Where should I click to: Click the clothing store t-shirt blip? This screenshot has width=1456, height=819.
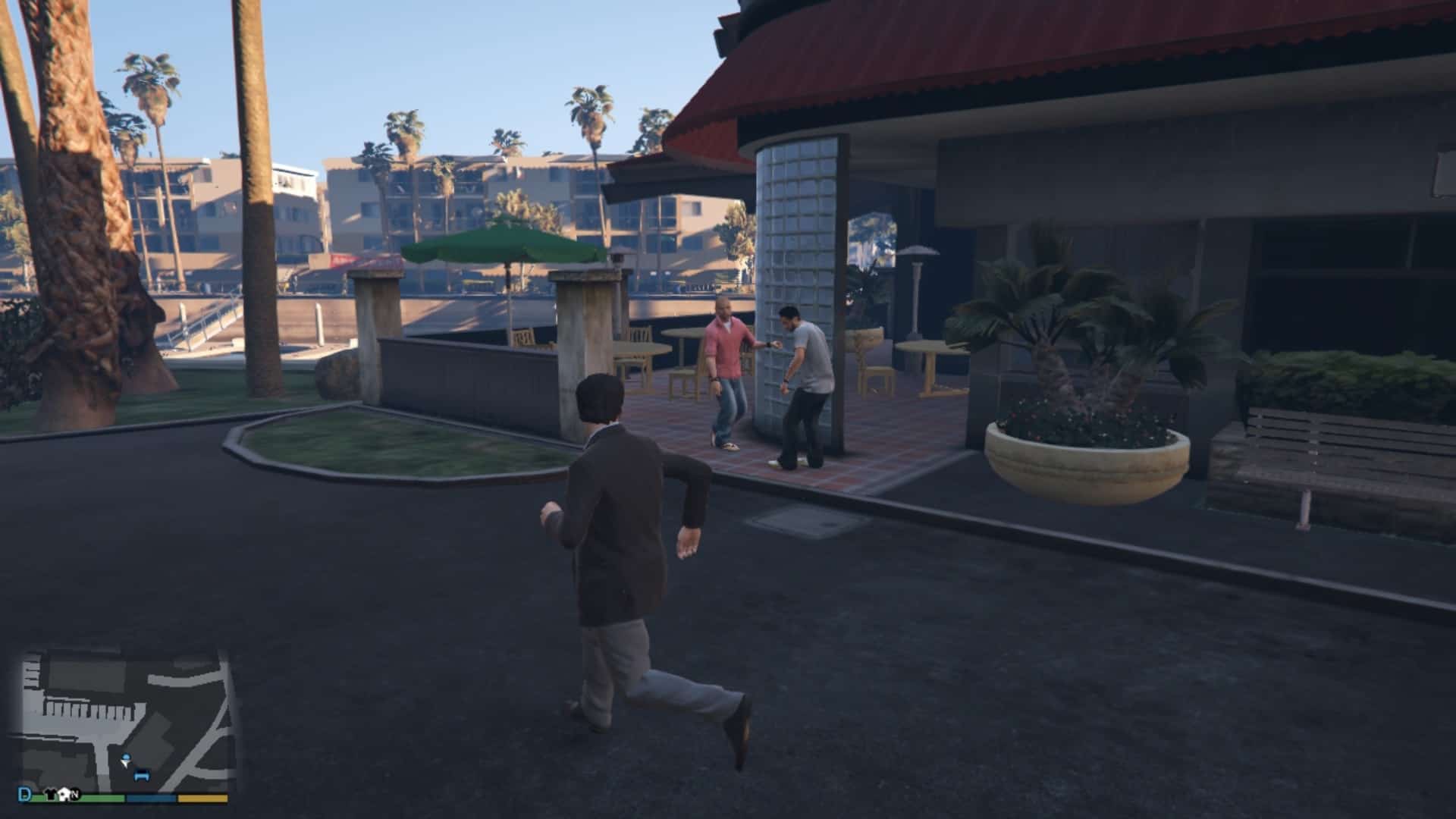click(x=50, y=794)
